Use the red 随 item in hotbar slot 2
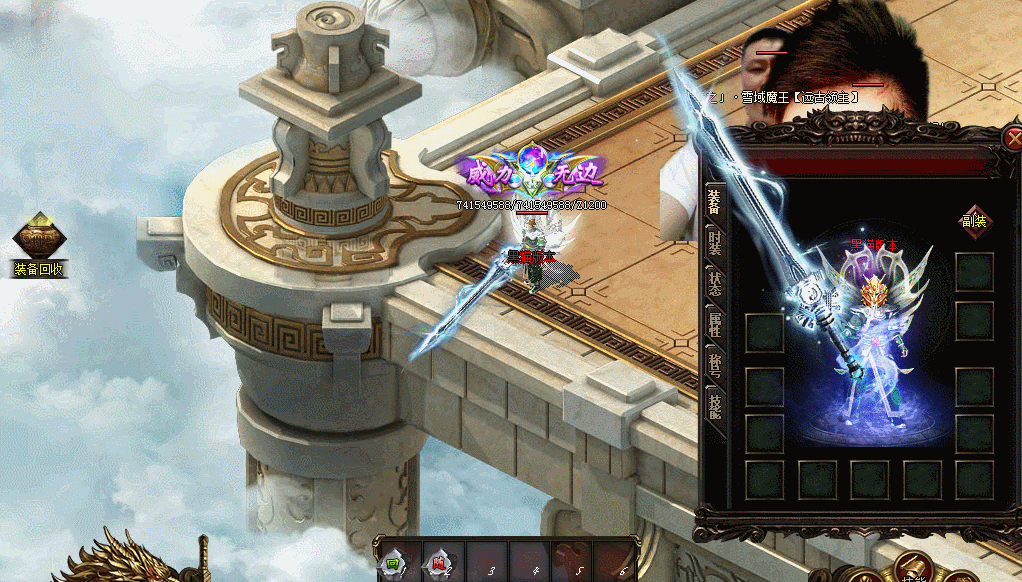The width and height of the screenshot is (1022, 582). click(x=438, y=564)
